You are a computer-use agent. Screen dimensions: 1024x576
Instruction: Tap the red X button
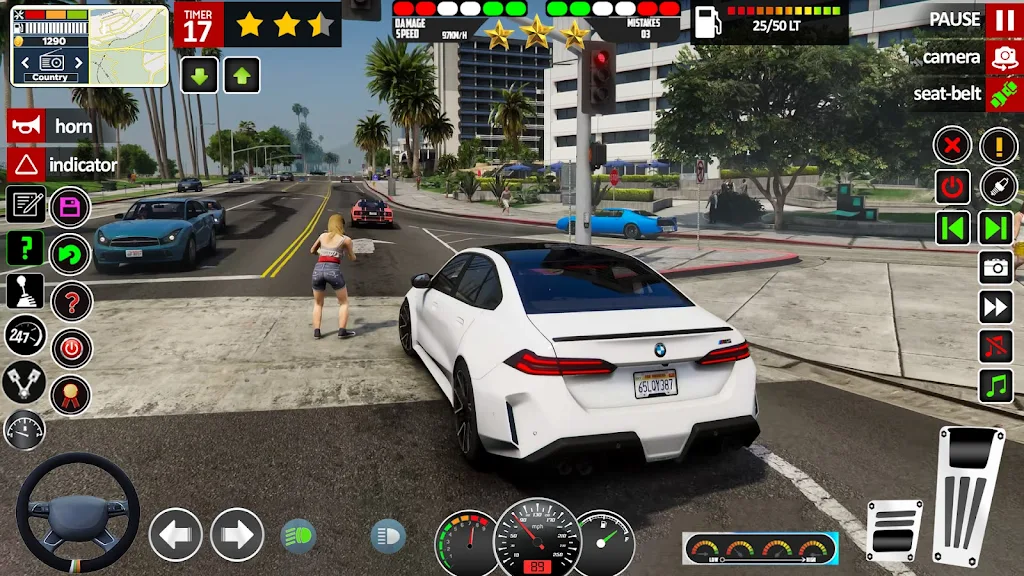point(953,146)
